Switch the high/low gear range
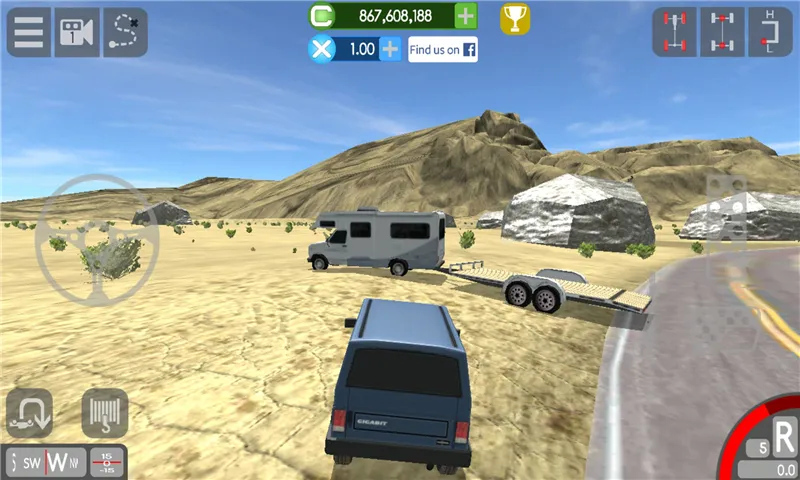 [770, 32]
